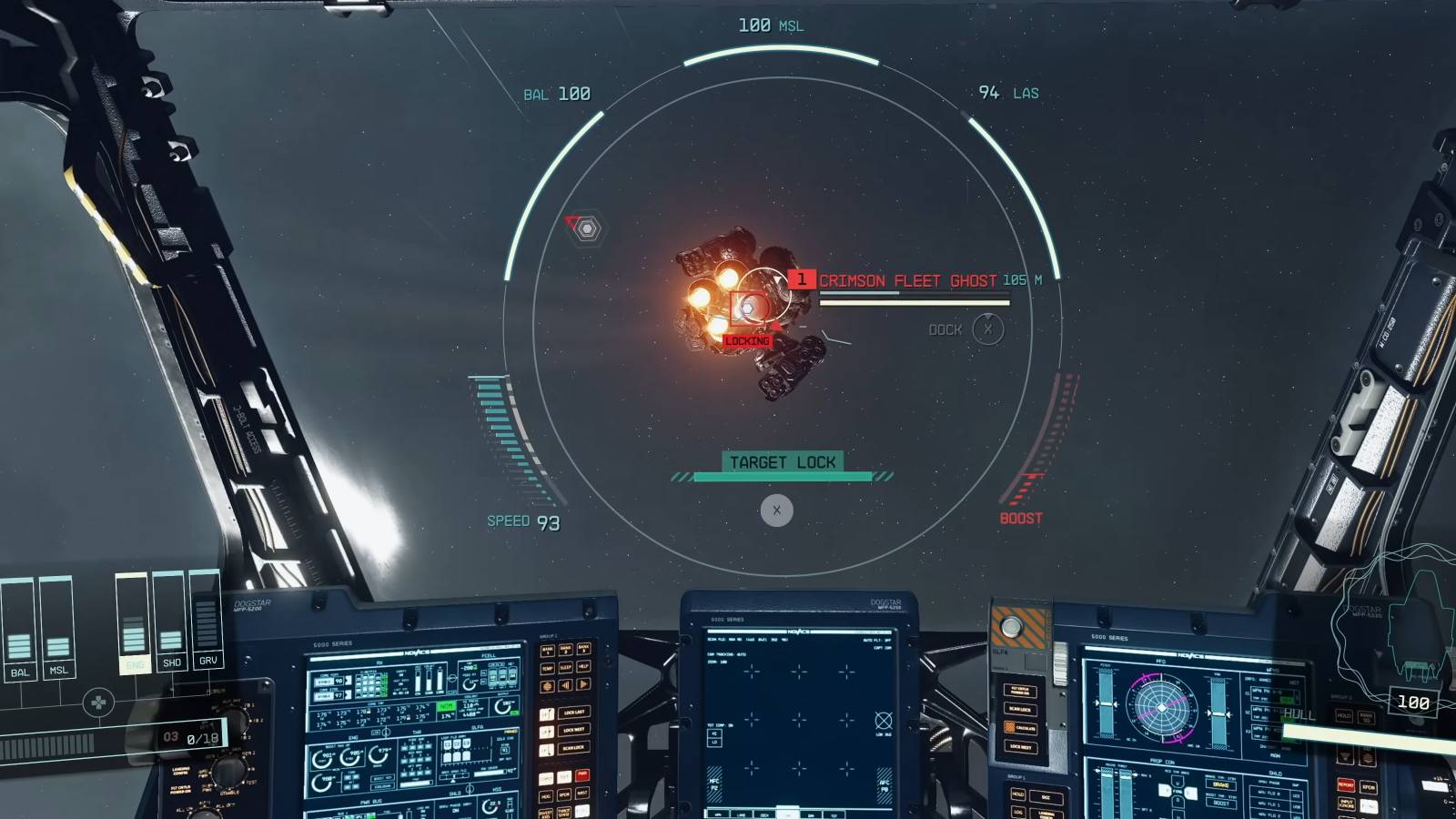Toggle the BRAKE control on the PROP CON panel
This screenshot has height=819, width=1456.
[x=1220, y=784]
